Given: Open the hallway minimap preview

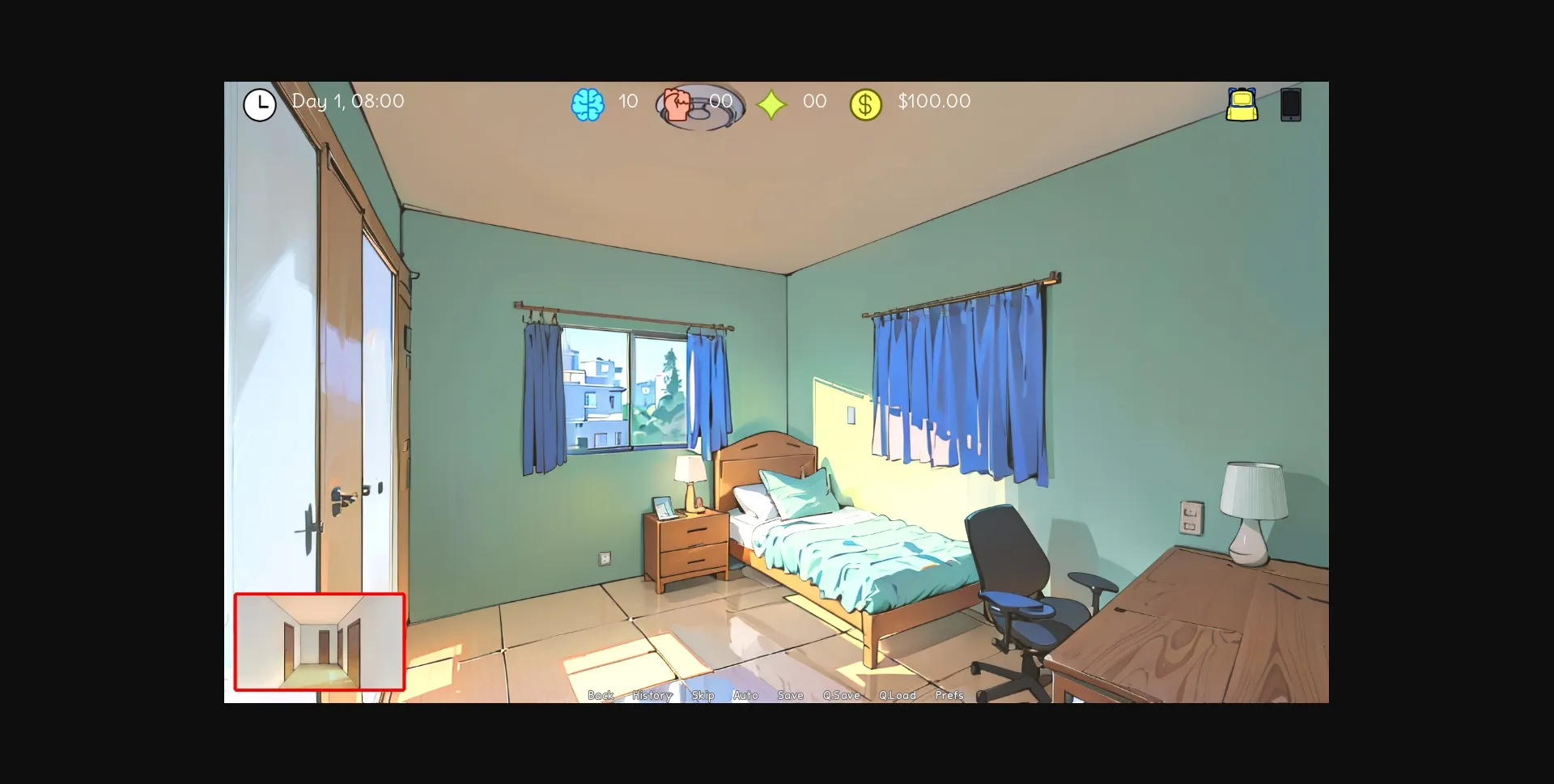Looking at the screenshot, I should (320, 642).
